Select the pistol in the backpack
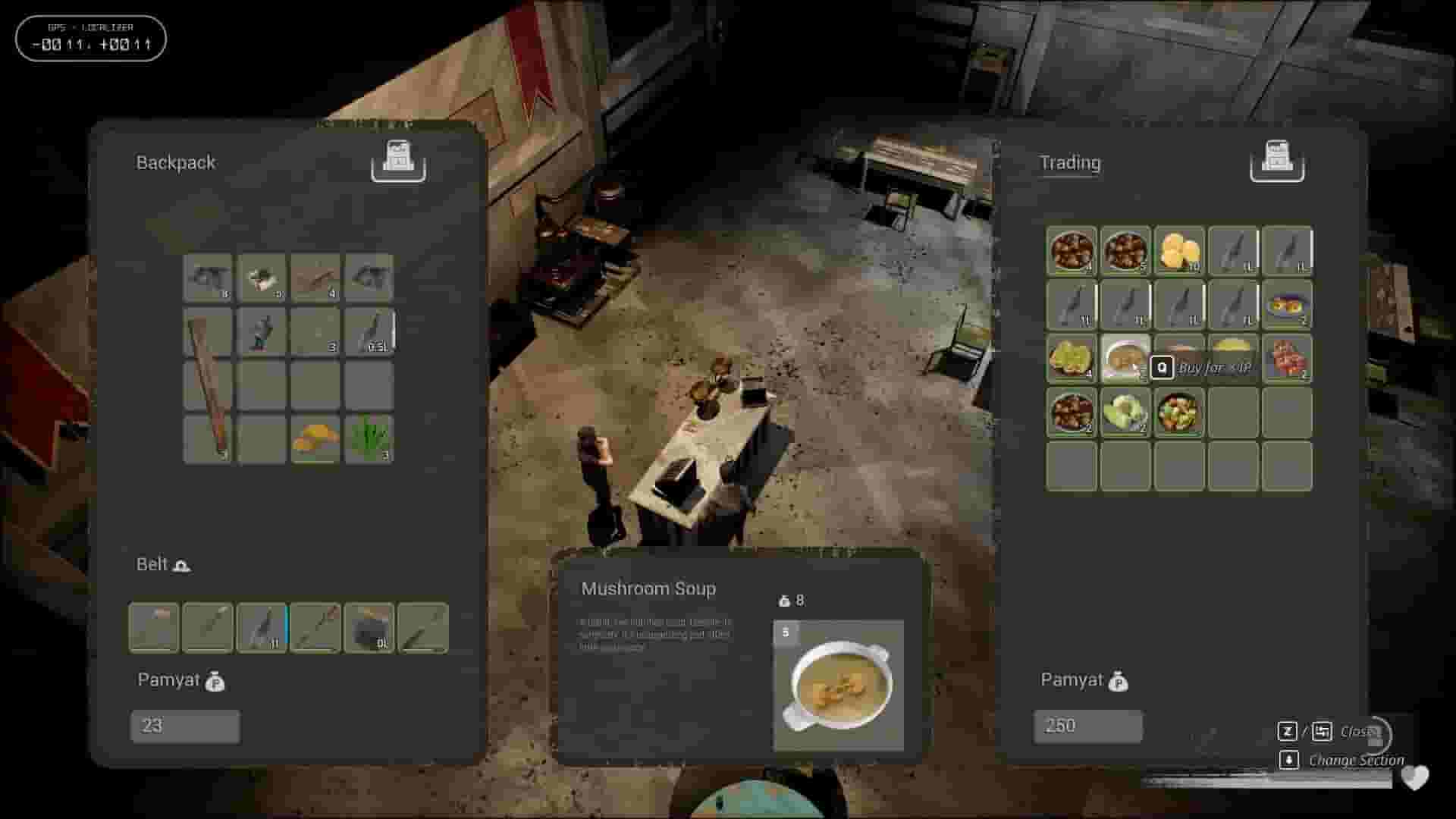1456x819 pixels. point(207,278)
